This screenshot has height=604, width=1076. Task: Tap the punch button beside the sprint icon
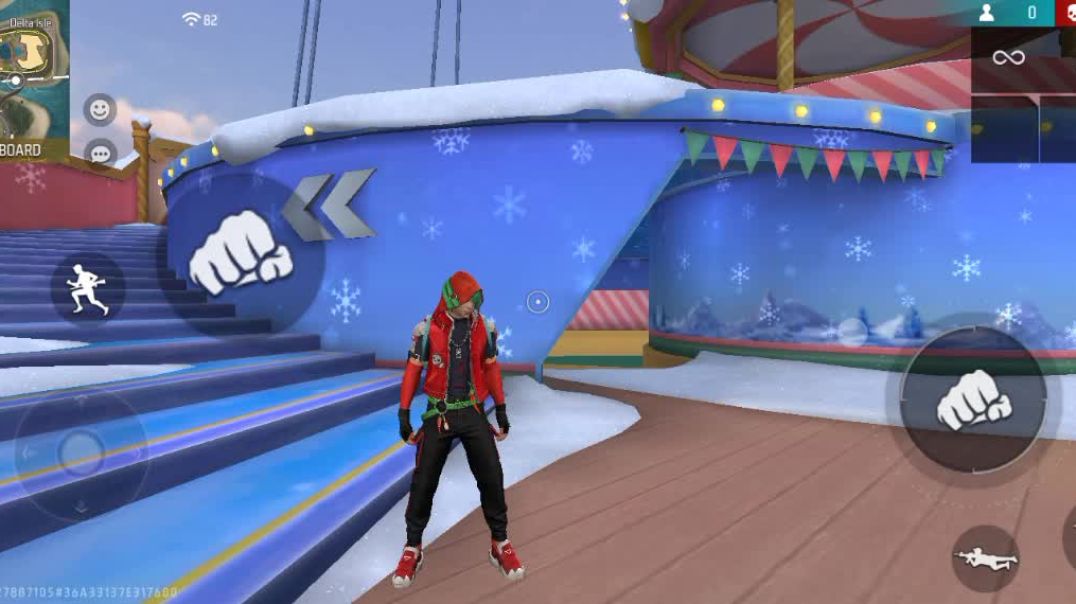tap(240, 253)
